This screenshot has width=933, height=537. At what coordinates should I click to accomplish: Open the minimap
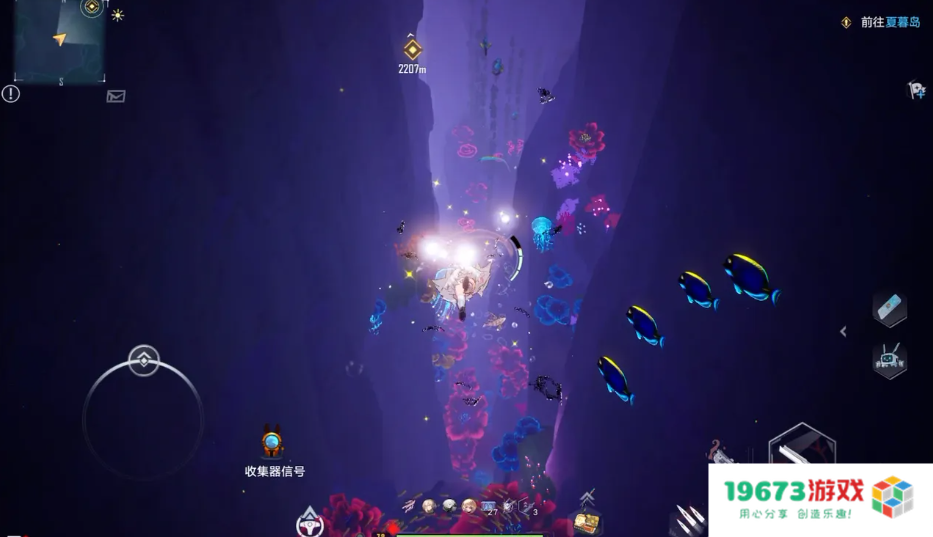coord(59,42)
